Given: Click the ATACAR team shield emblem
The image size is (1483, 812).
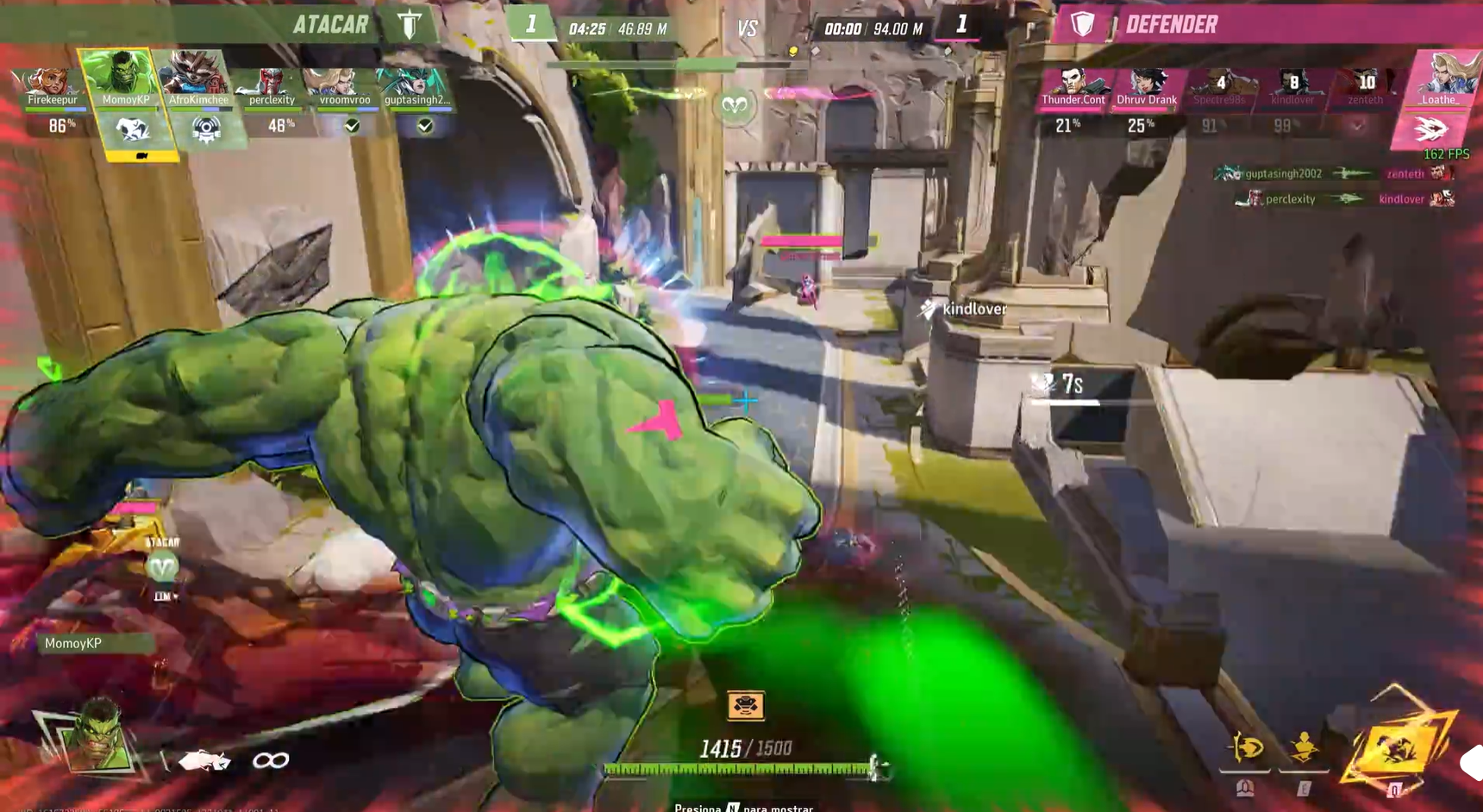Looking at the screenshot, I should point(410,24).
